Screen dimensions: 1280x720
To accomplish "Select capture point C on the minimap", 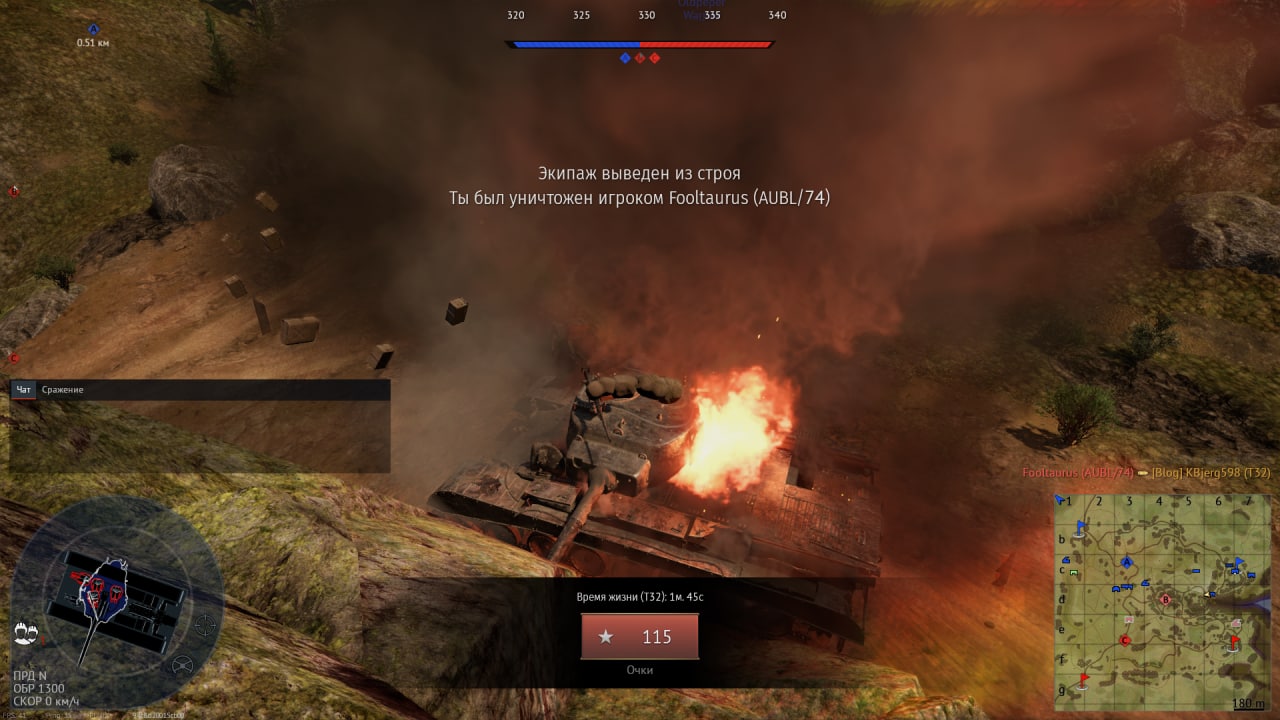I will coord(1125,640).
